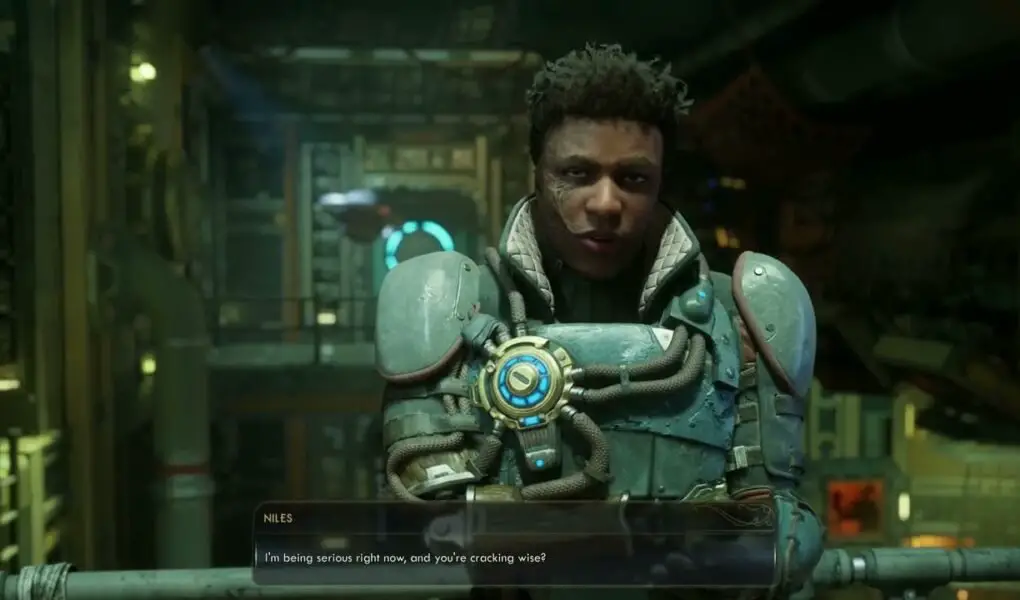Click Niles's dialogue box to continue
1020x600 pixels.
[514, 543]
